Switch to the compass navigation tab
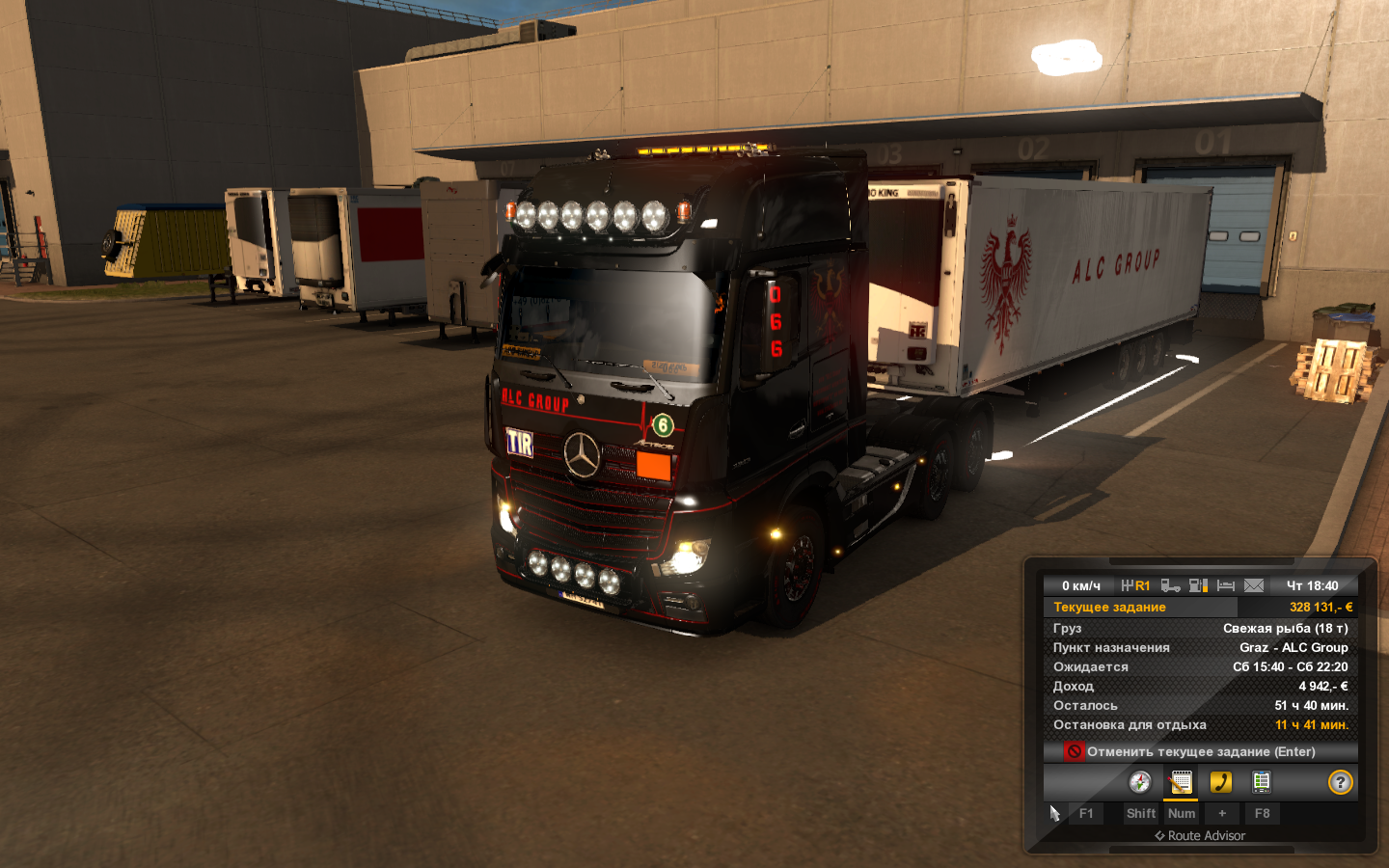The height and width of the screenshot is (868, 1389). (1140, 782)
